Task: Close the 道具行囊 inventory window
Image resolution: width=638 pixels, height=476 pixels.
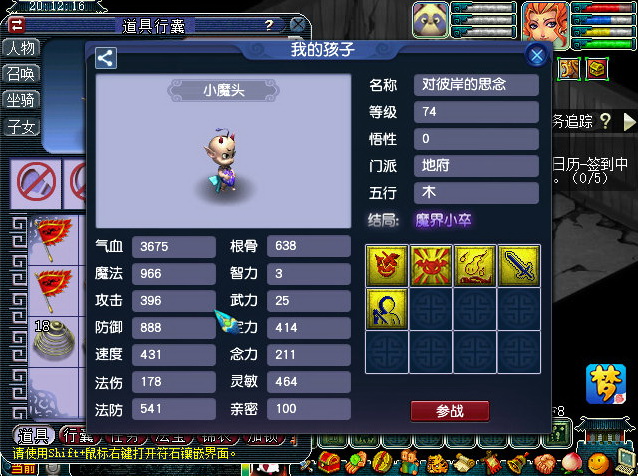Action: (x=297, y=24)
